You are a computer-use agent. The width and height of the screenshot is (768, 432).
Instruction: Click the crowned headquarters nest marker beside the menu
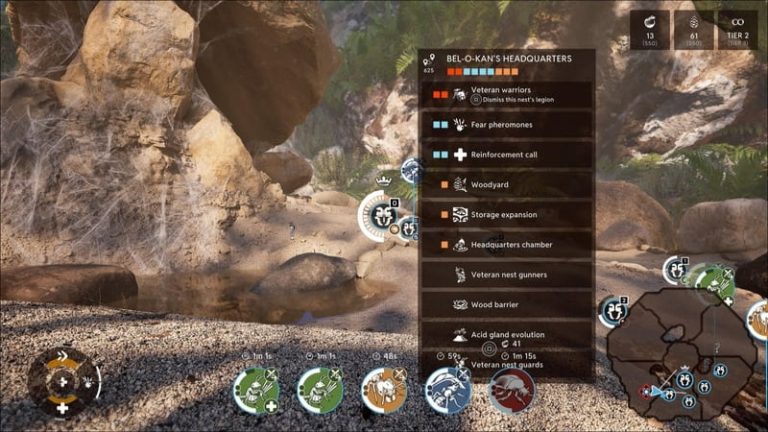[381, 216]
